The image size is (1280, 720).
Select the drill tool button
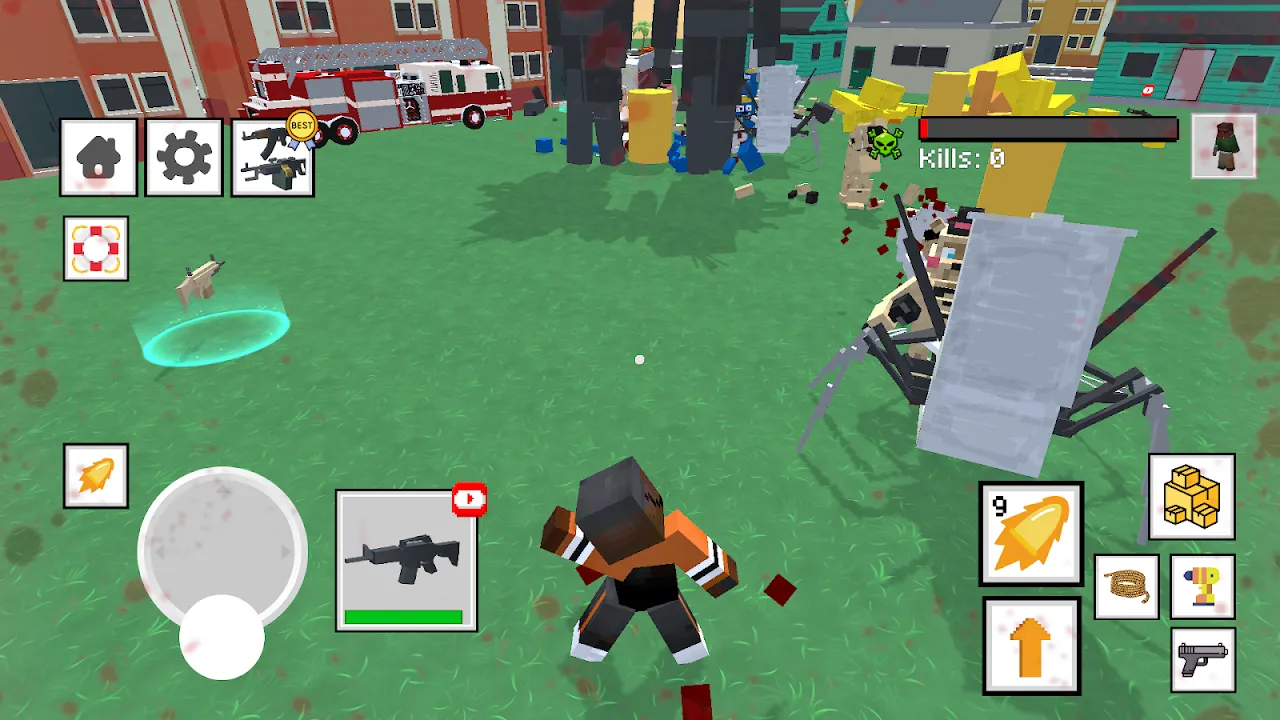click(x=1202, y=587)
